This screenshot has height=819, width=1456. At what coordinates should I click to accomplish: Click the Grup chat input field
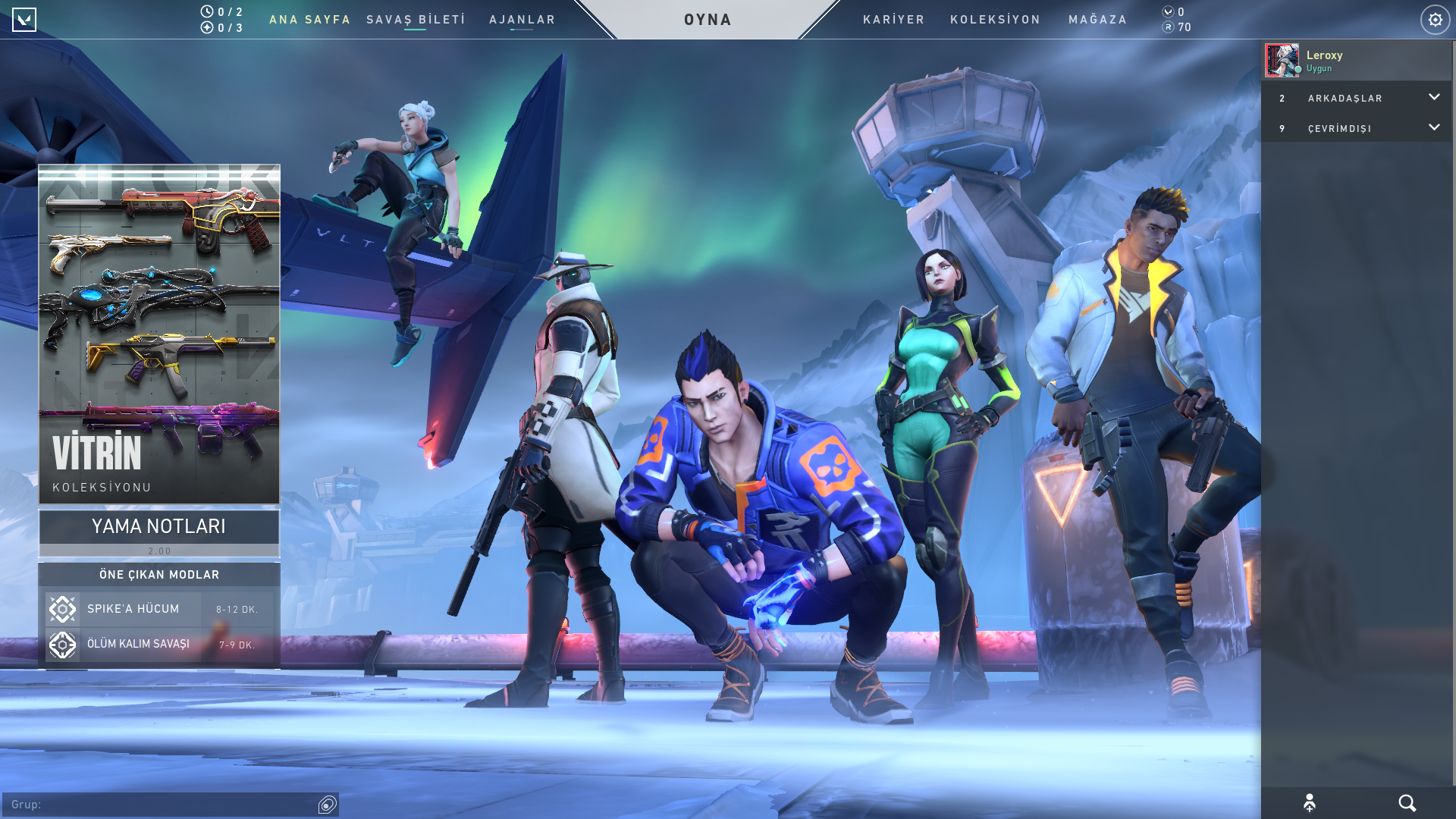point(159,805)
